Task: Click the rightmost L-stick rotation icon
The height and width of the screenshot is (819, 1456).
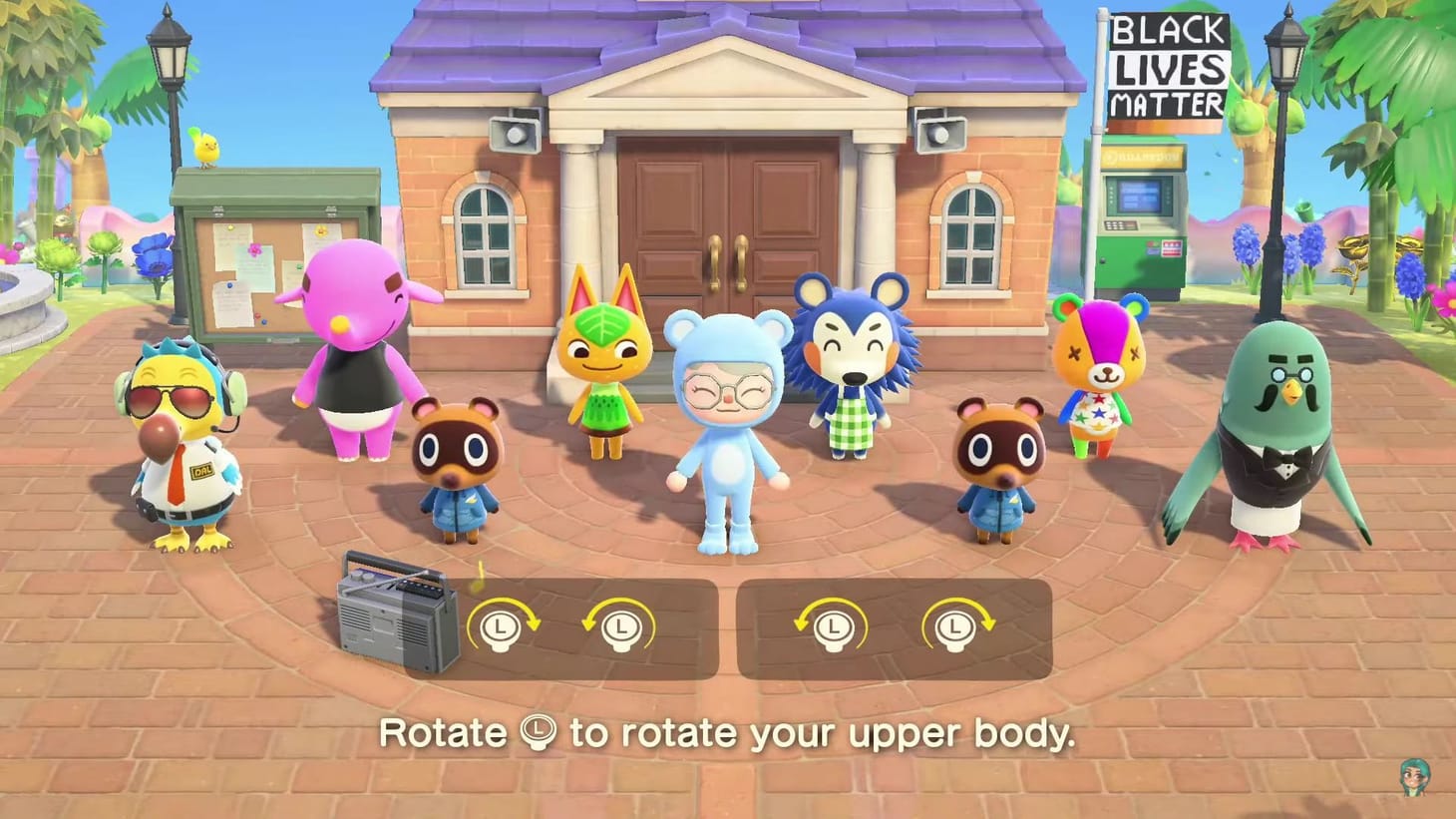Action: 955,628
